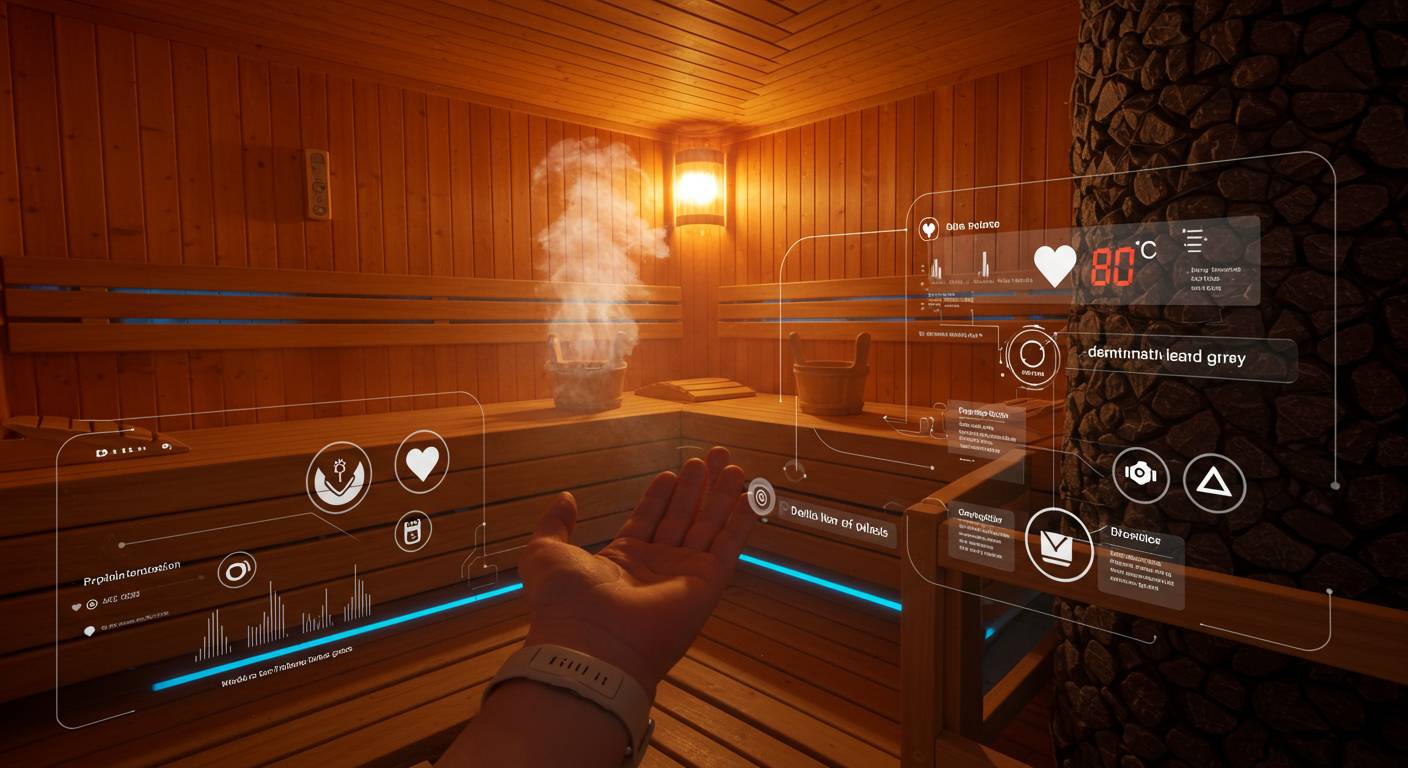Select the "Delia lon of Dilals" label
Viewport: 1408px width, 768px height.
(838, 510)
